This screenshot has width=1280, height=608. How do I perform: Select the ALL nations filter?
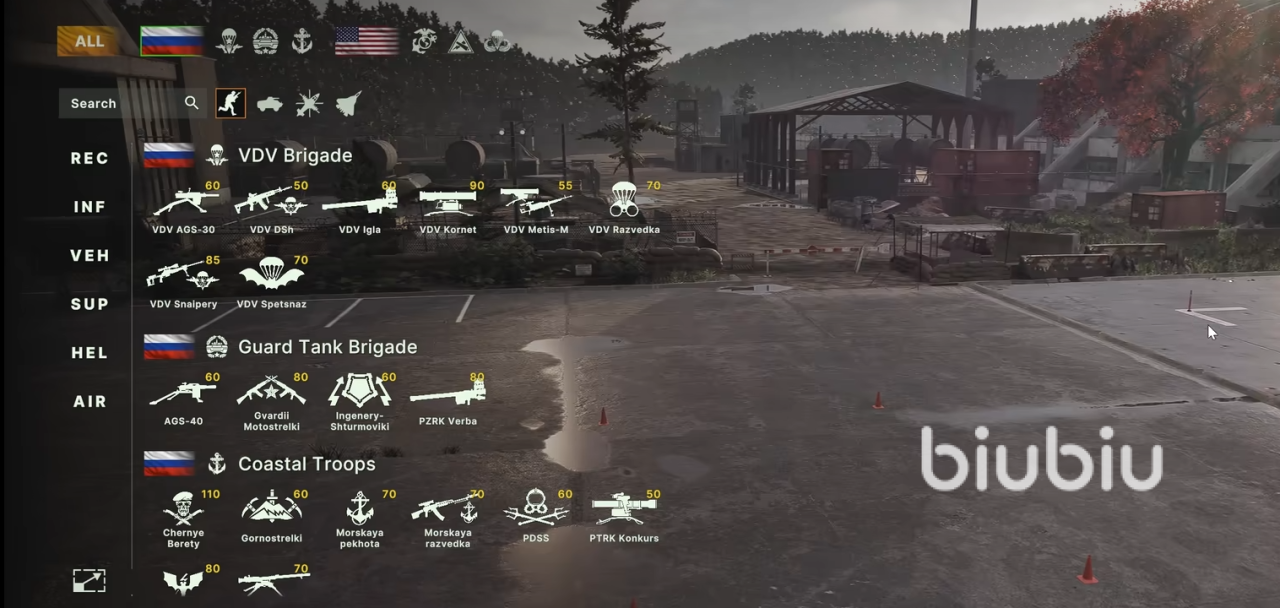click(89, 41)
